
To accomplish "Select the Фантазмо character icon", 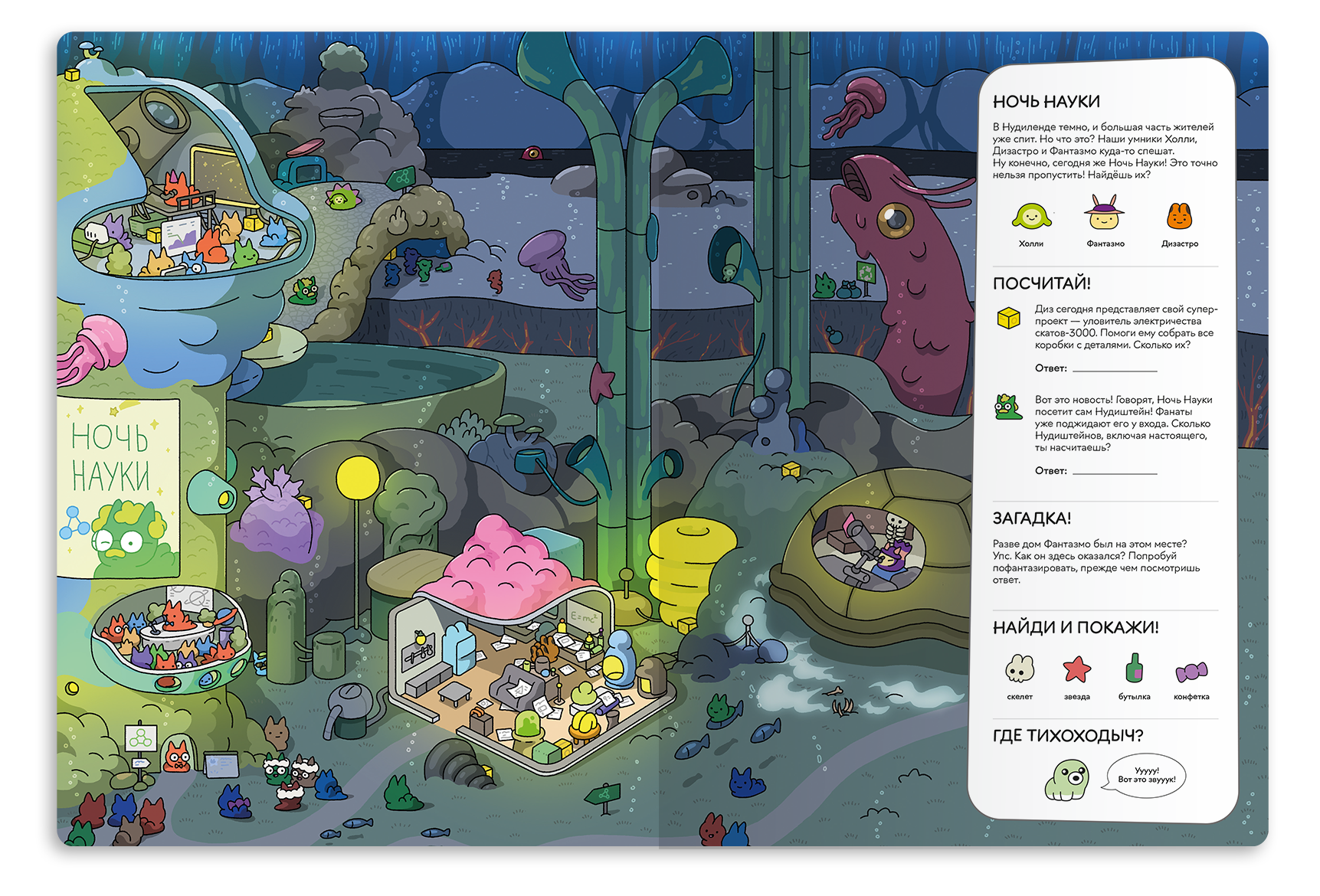I will tap(1105, 214).
